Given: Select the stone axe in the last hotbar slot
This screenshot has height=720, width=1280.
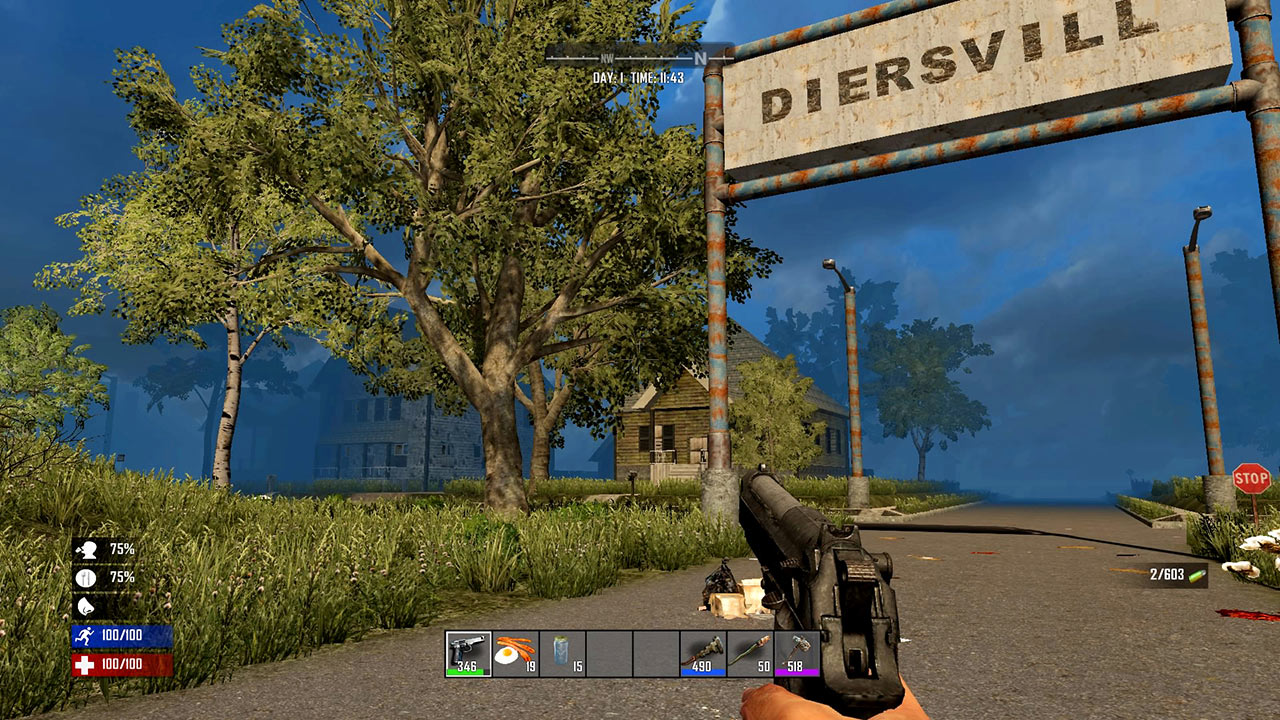Looking at the screenshot, I should tap(800, 652).
